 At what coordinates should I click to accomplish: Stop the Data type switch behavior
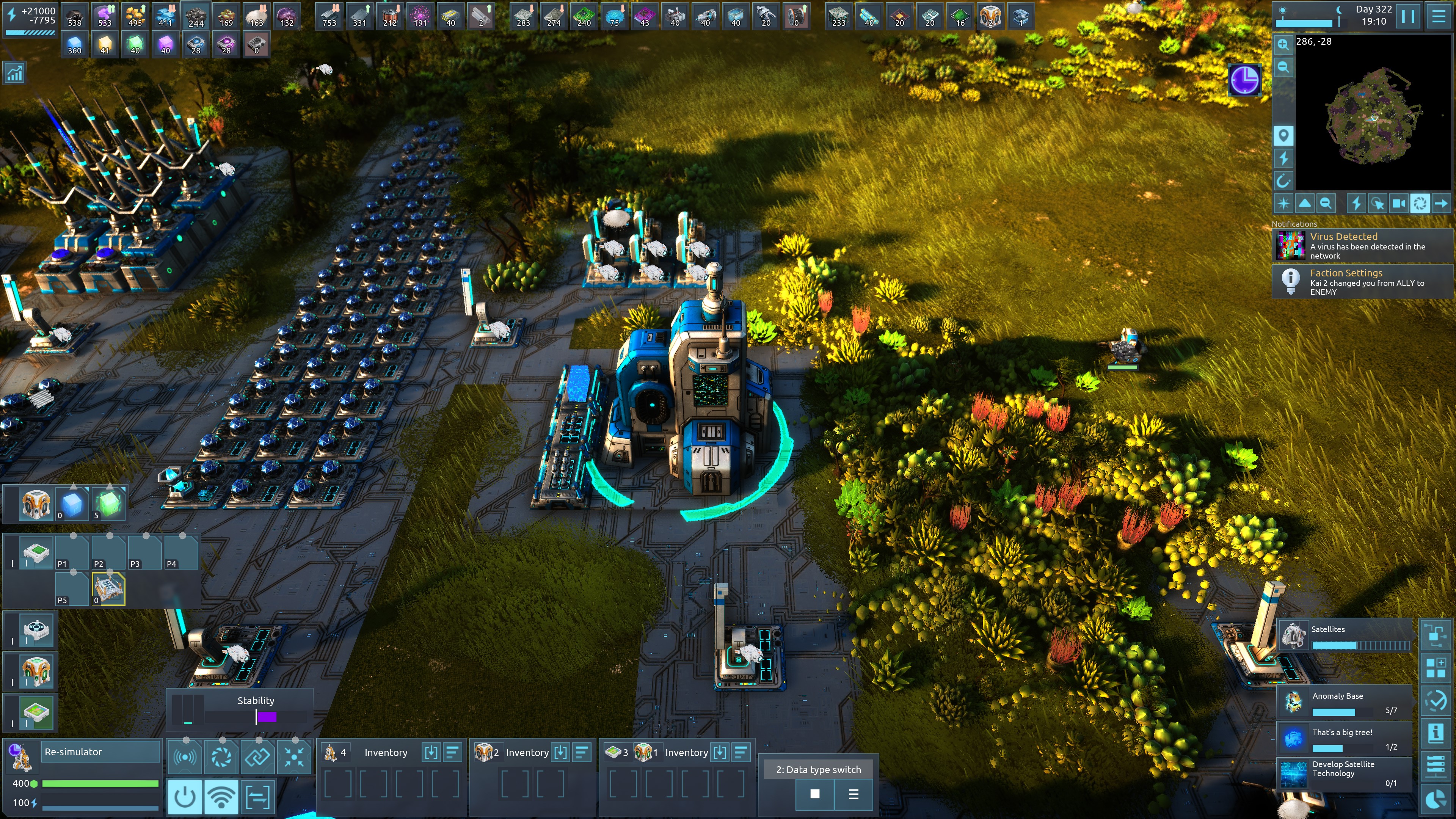814,794
